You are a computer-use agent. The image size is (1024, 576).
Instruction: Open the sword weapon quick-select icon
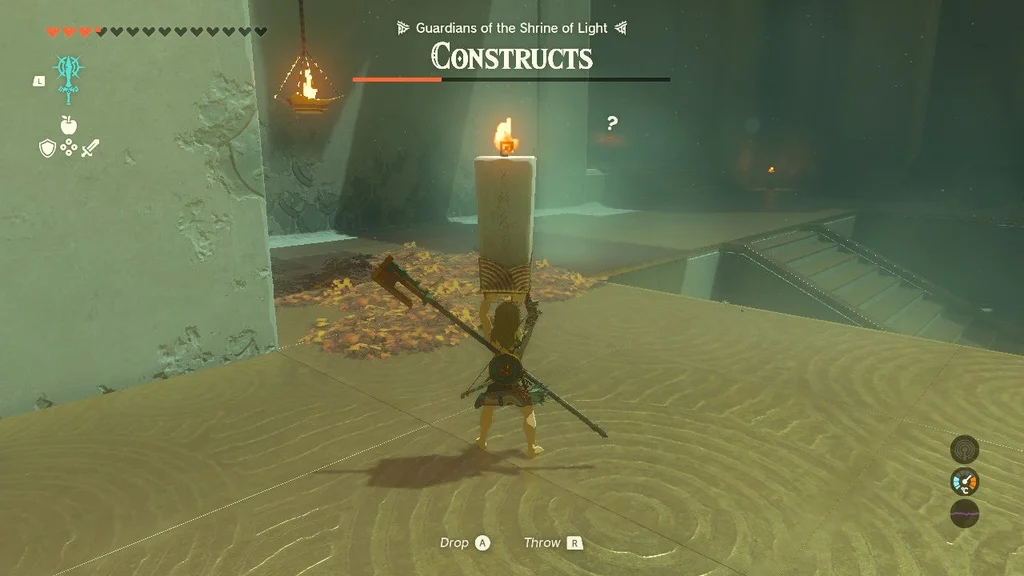pos(91,148)
